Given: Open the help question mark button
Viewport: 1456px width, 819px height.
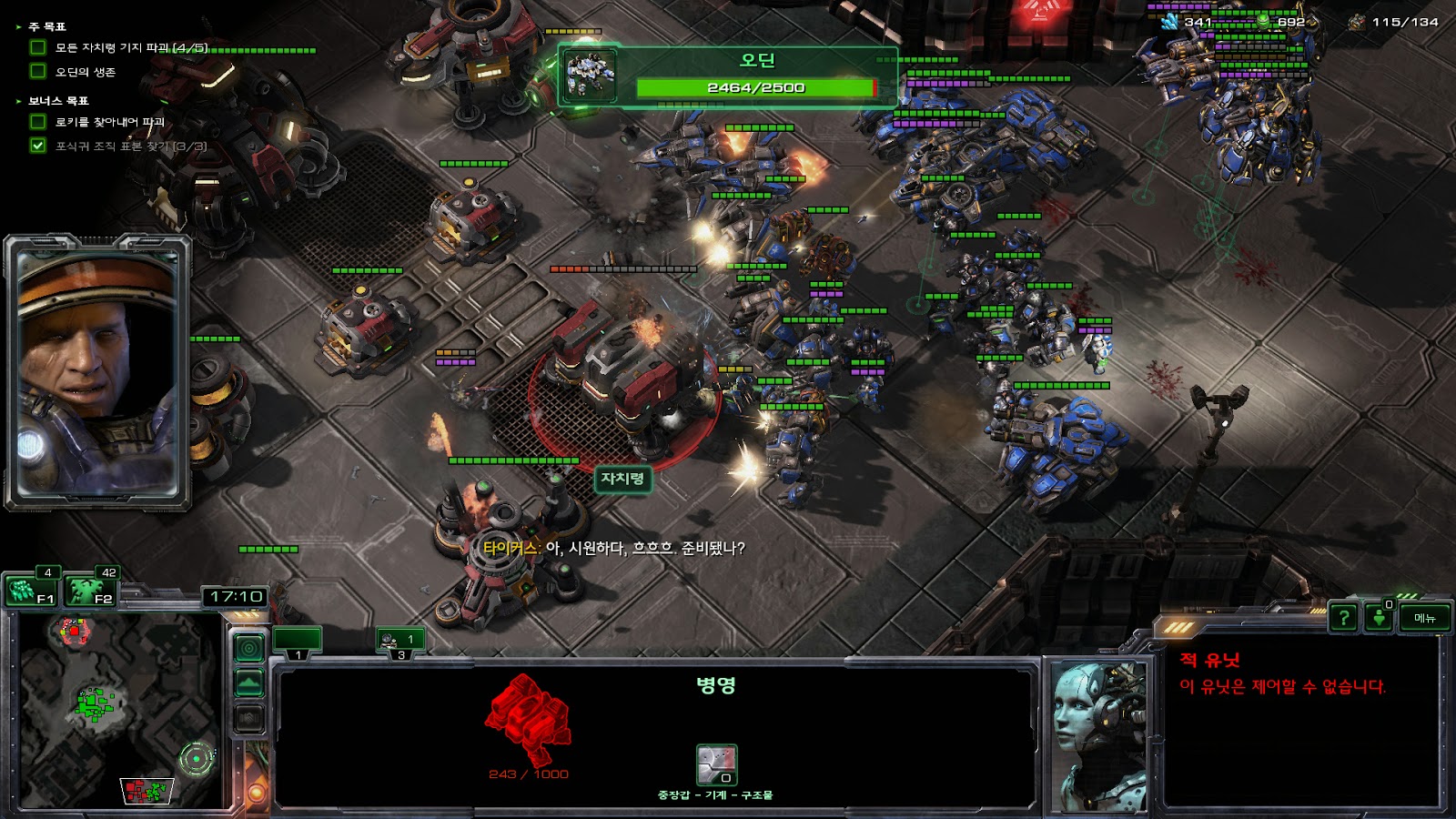Looking at the screenshot, I should coord(1343,618).
